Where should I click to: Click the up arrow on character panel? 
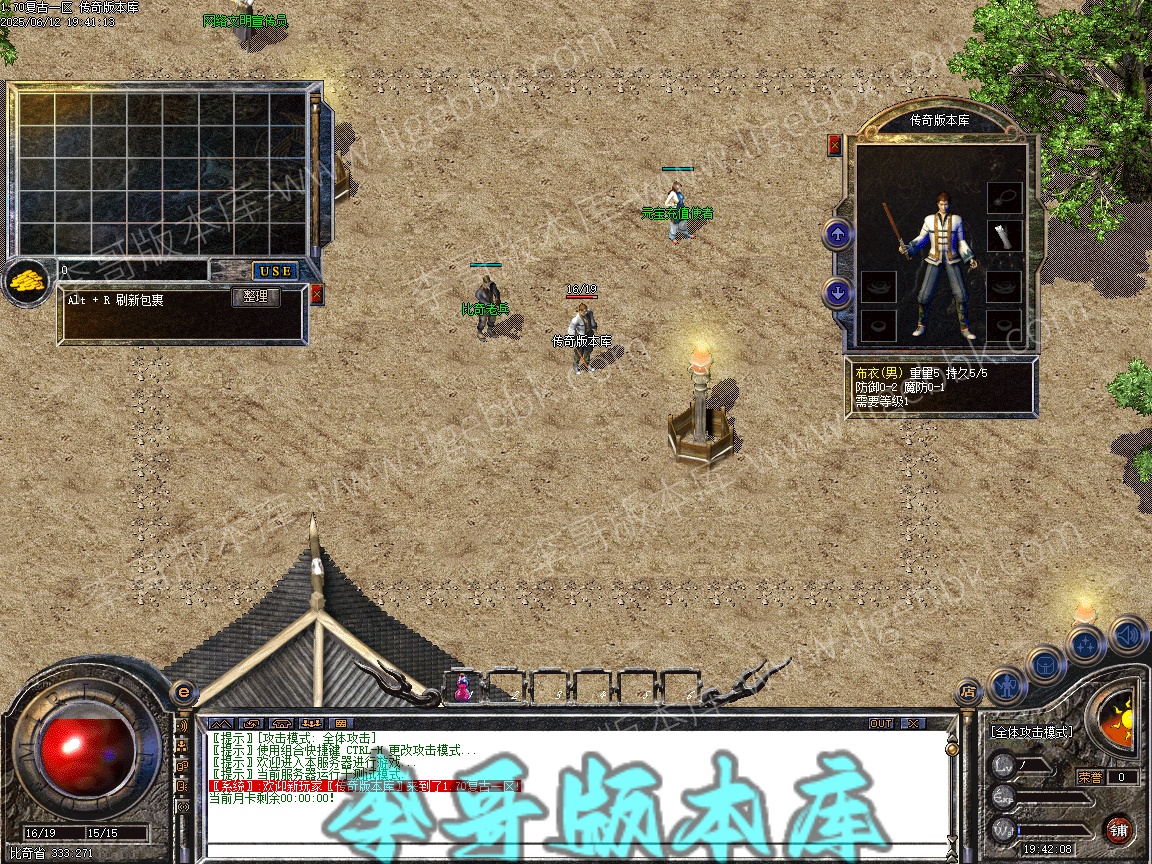pos(838,235)
